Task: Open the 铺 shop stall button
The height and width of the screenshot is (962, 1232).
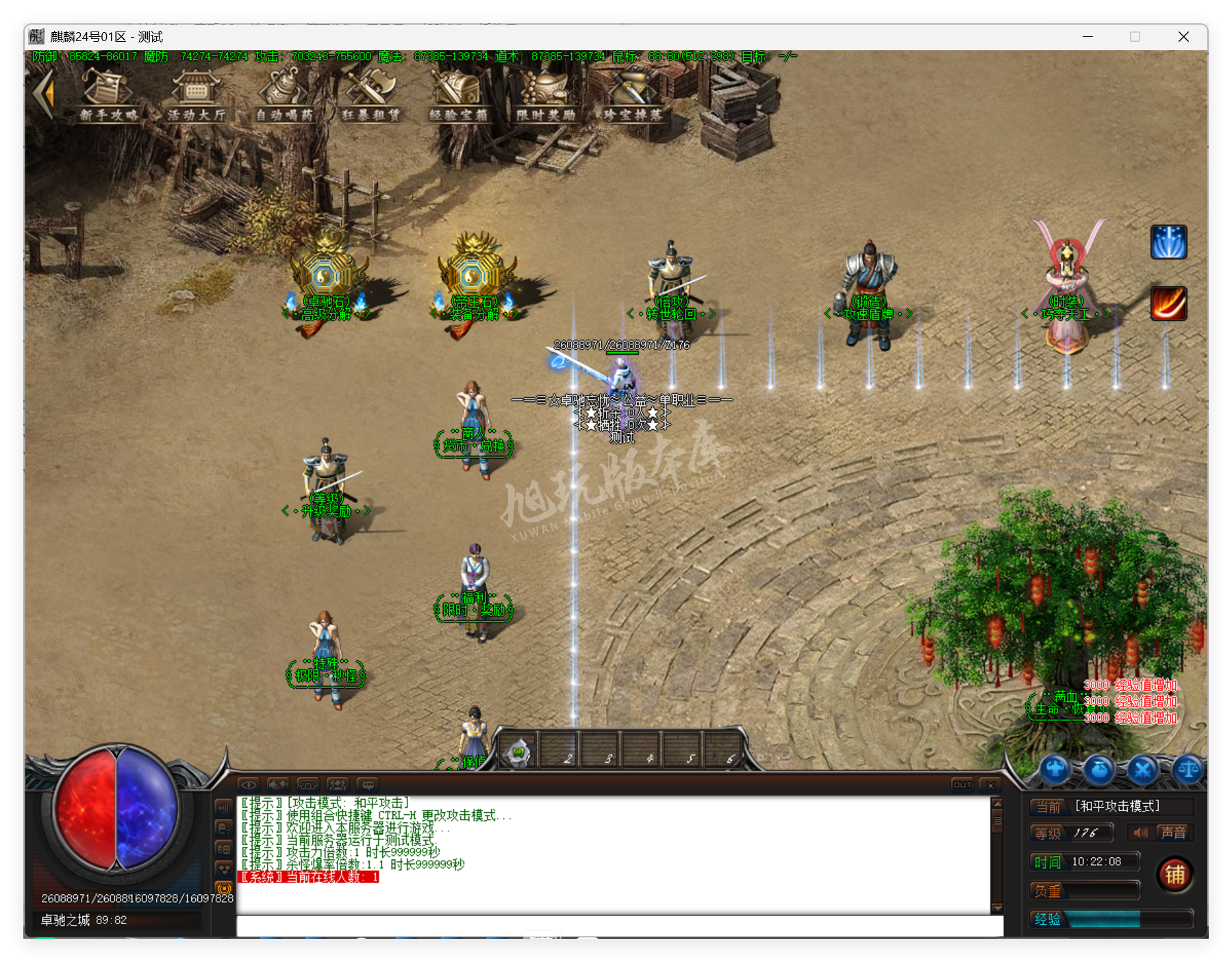Action: click(1175, 874)
